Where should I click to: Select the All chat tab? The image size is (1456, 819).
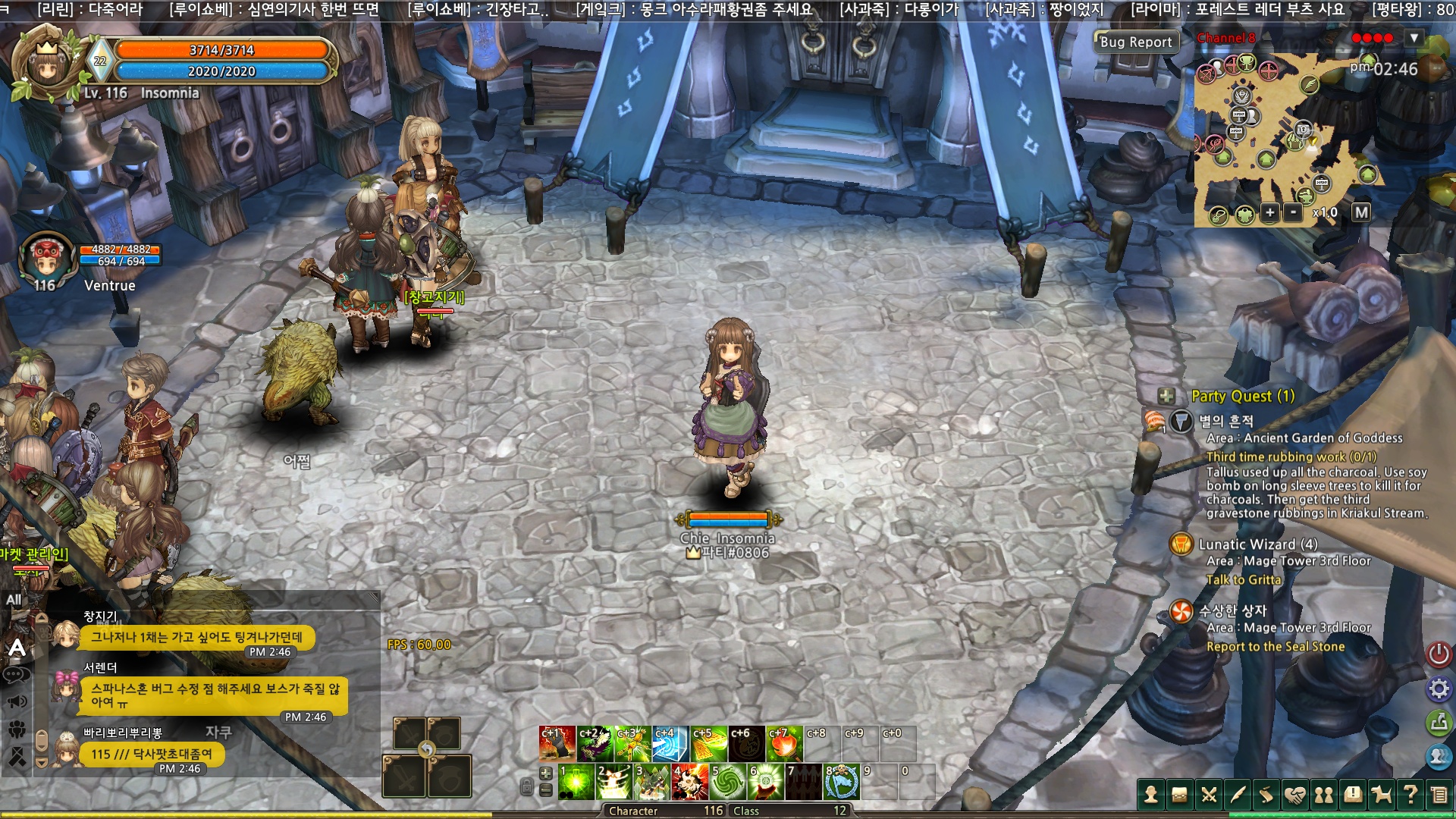[x=14, y=600]
